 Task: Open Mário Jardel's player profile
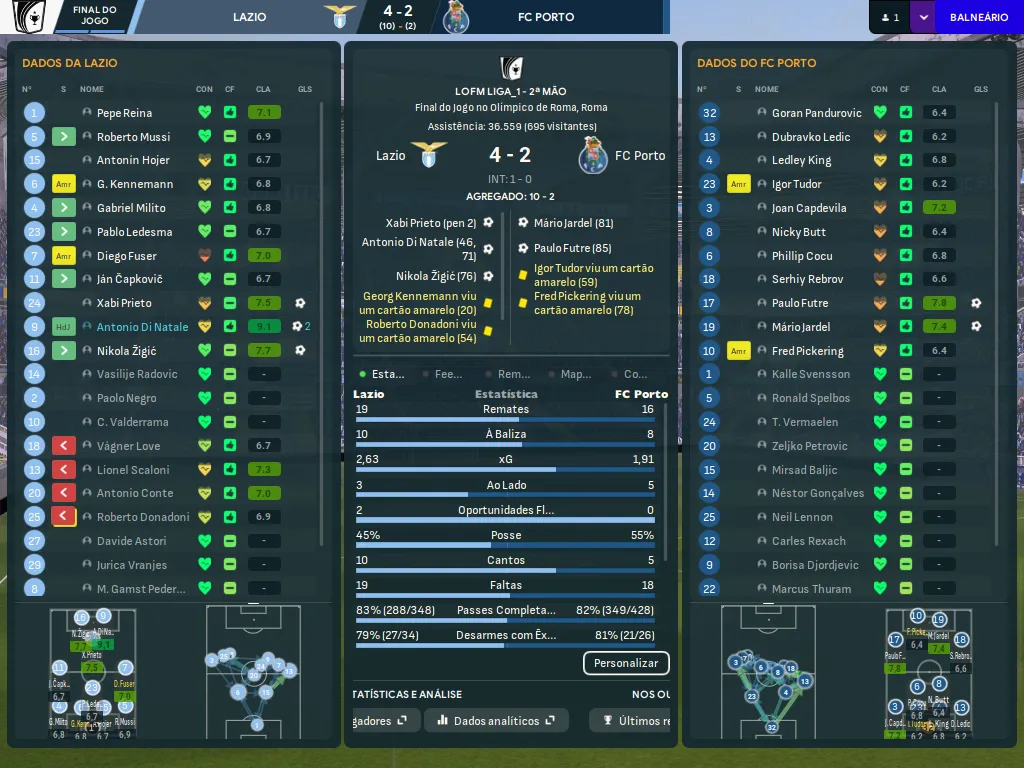(x=801, y=327)
